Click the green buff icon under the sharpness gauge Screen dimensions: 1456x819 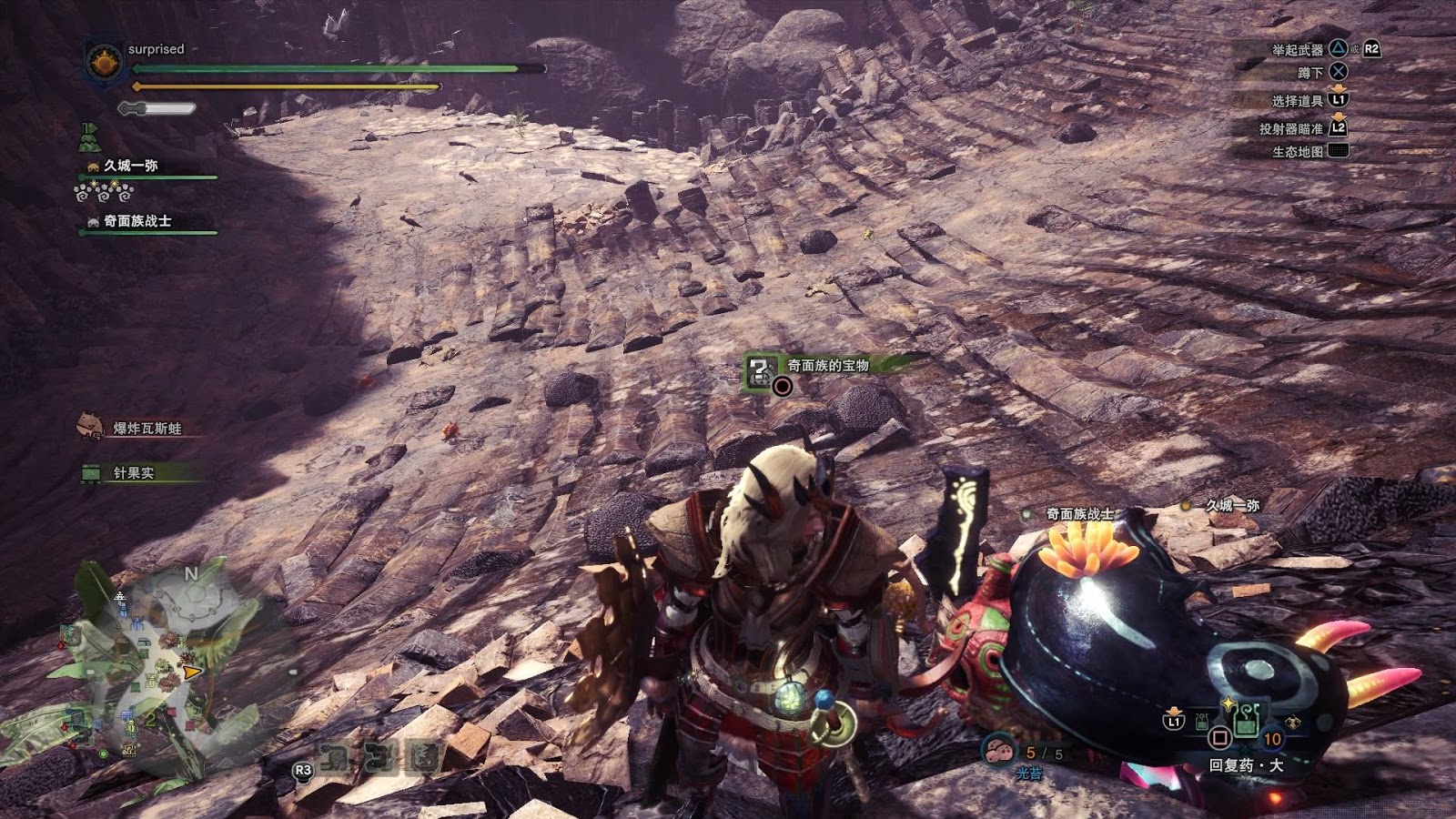pos(89,137)
